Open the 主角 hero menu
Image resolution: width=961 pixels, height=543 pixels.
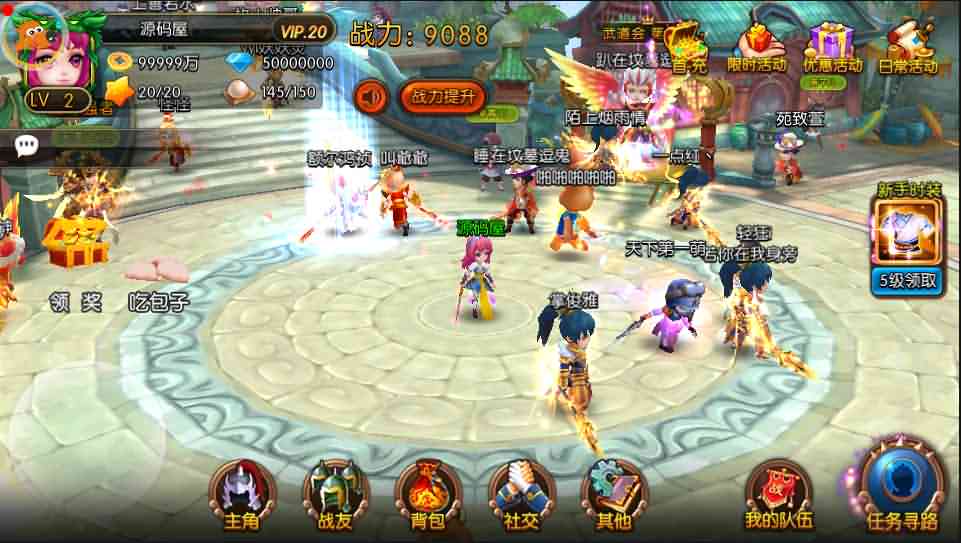[x=241, y=495]
